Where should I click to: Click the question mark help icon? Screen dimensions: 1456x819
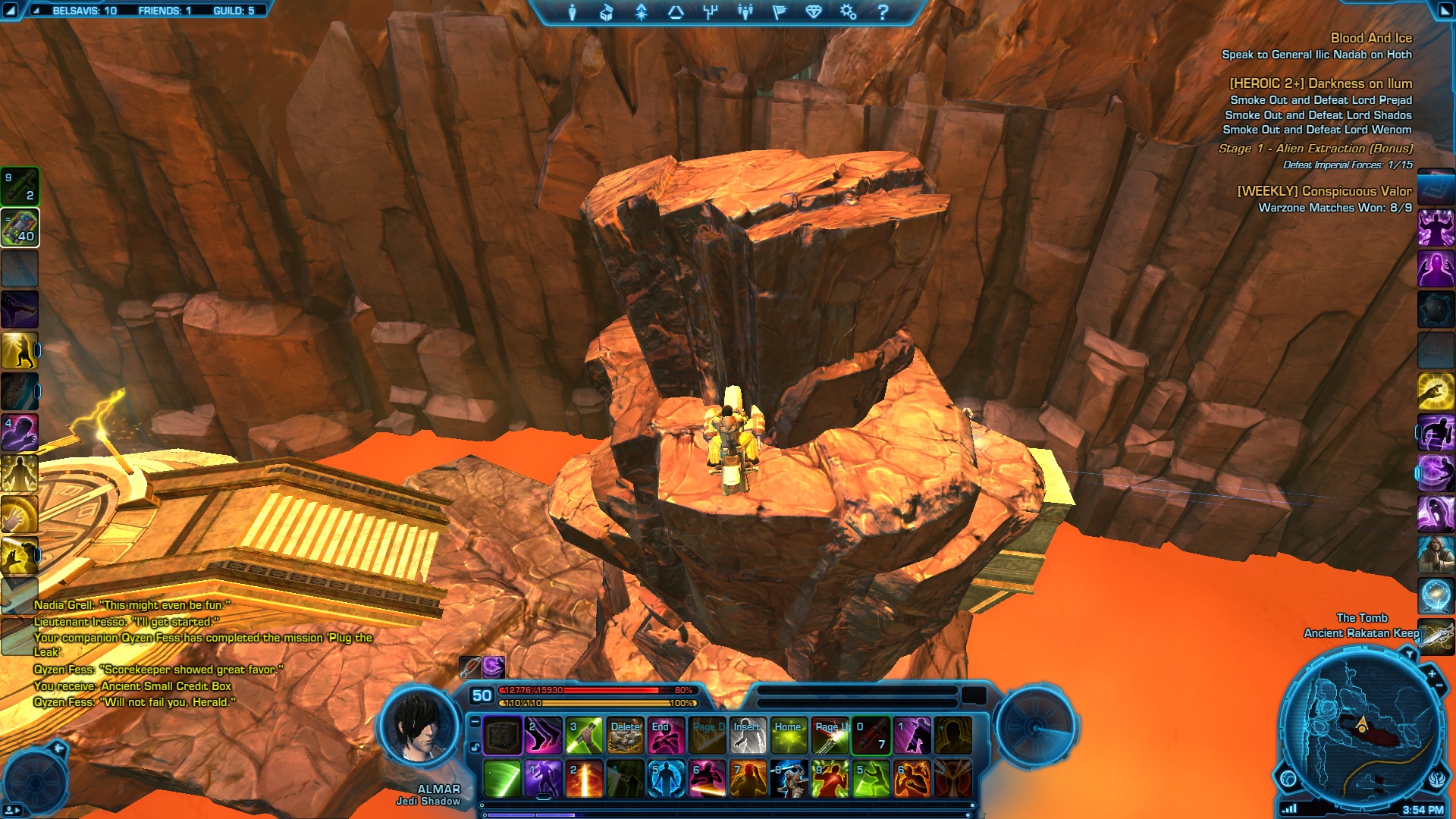tap(883, 12)
